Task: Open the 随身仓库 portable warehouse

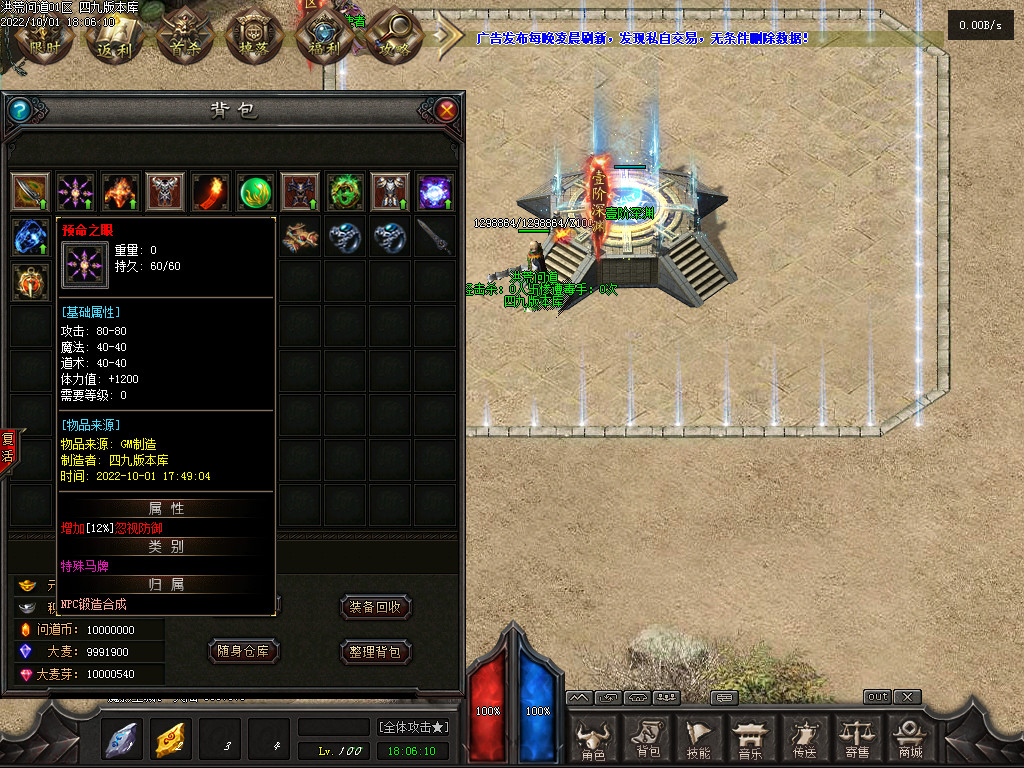Action: click(243, 651)
